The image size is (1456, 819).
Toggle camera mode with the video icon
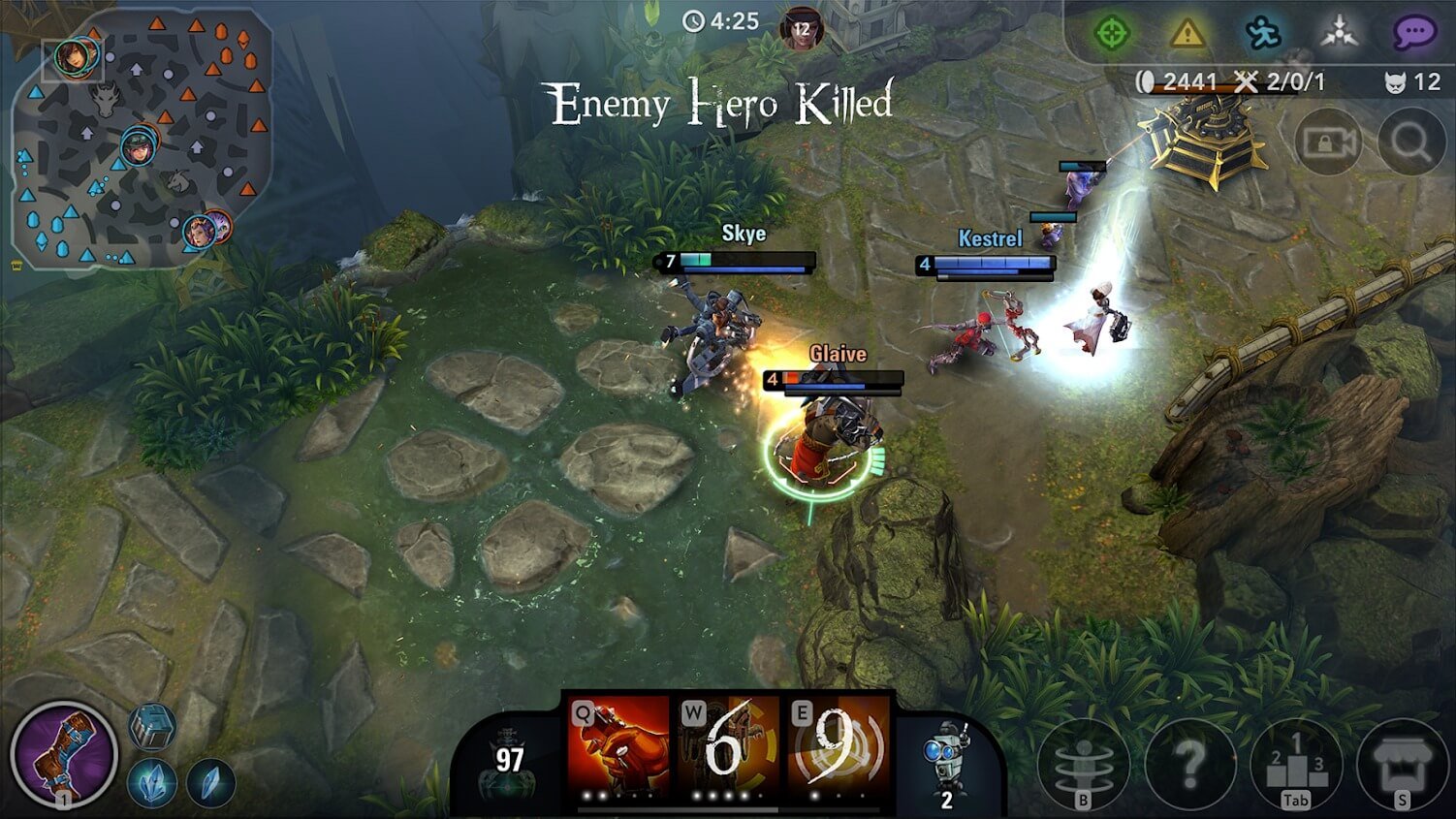point(1331,142)
